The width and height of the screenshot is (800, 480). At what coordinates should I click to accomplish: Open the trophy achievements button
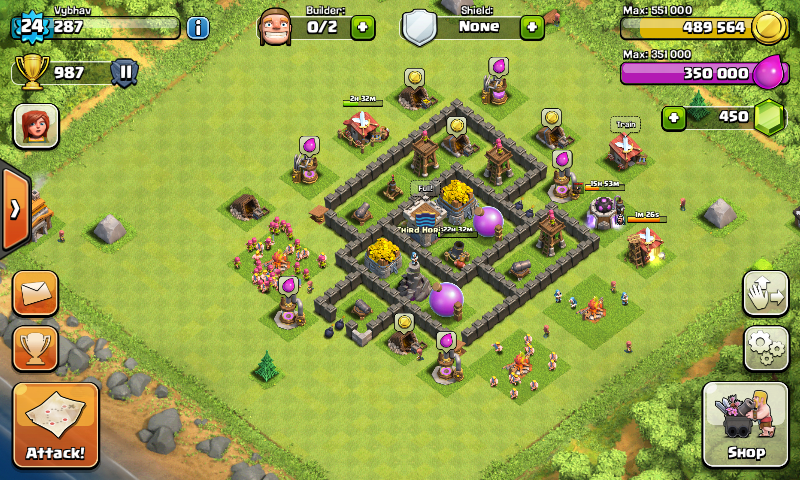point(35,347)
